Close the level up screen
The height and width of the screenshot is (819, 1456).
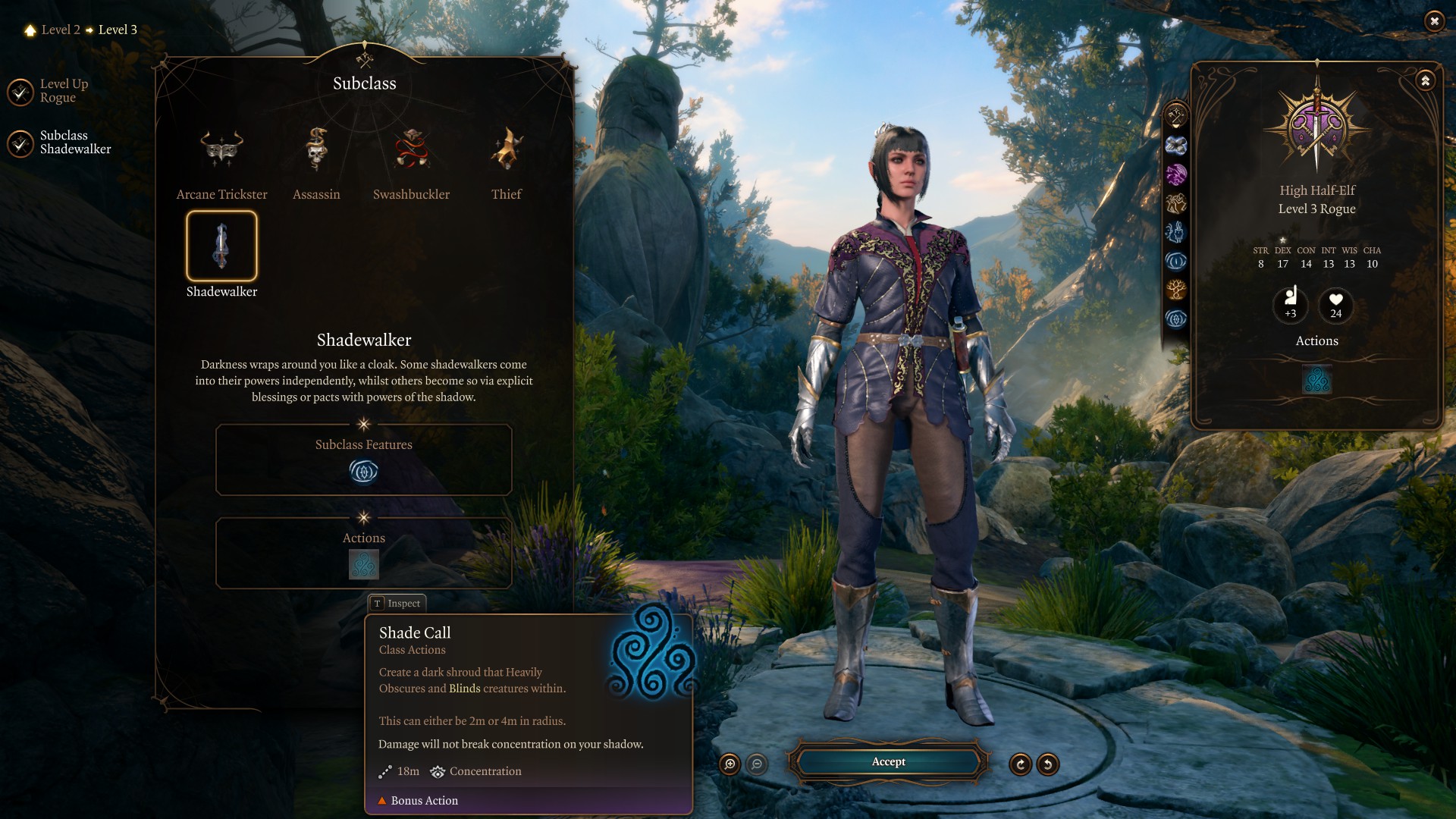pyautogui.click(x=1434, y=21)
